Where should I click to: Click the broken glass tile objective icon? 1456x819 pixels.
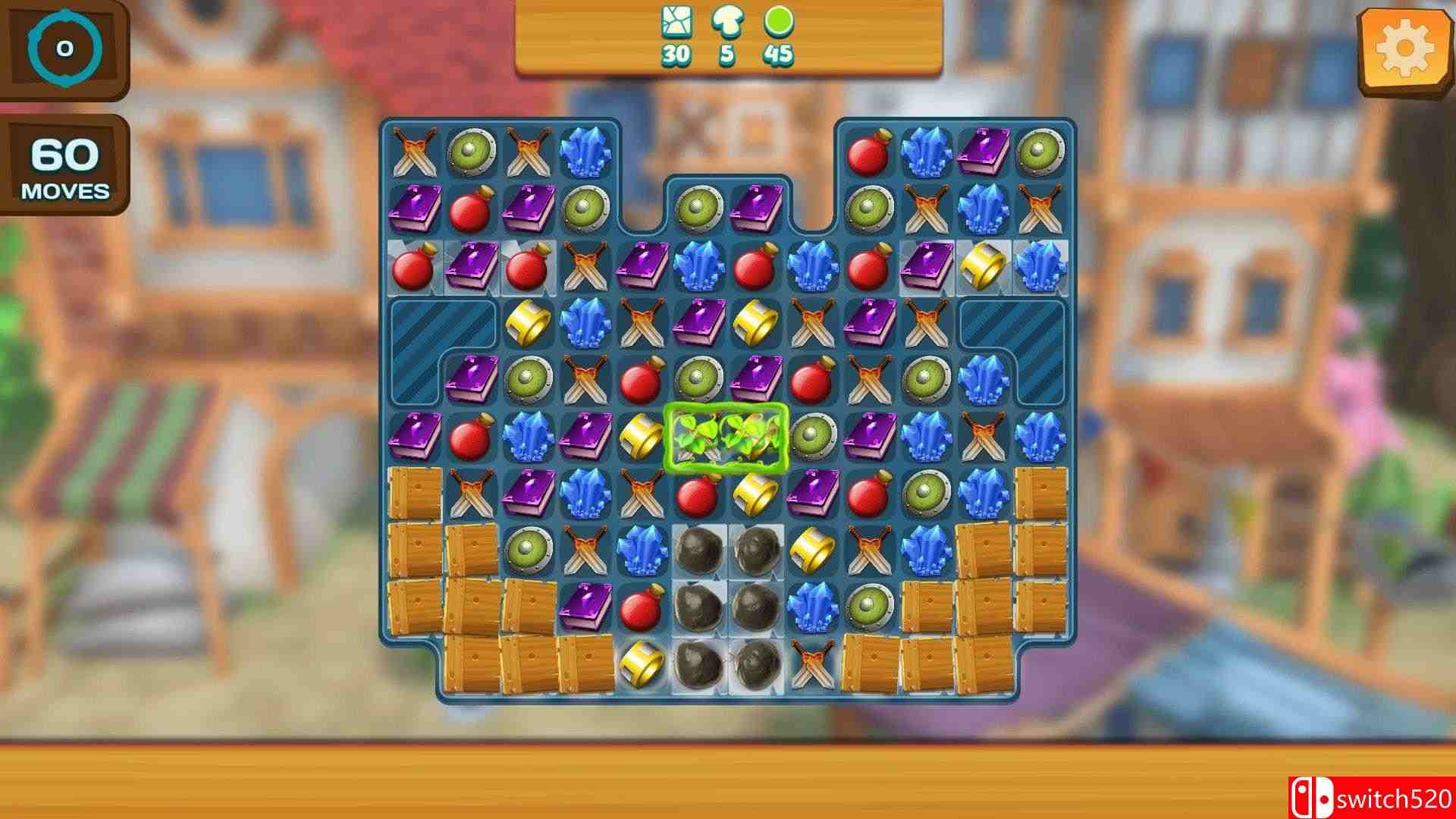(x=677, y=23)
